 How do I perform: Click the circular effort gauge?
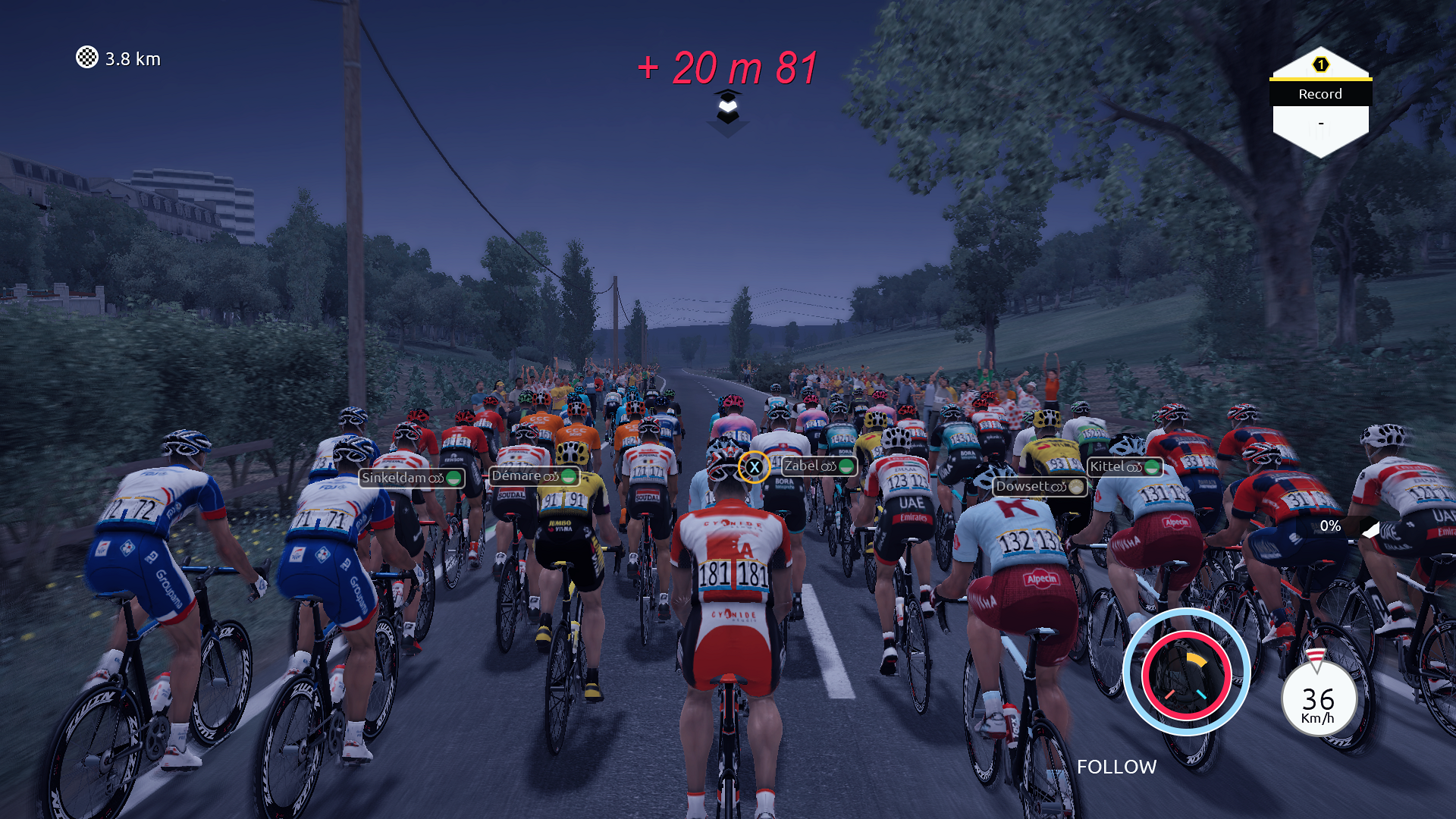[x=1186, y=672]
